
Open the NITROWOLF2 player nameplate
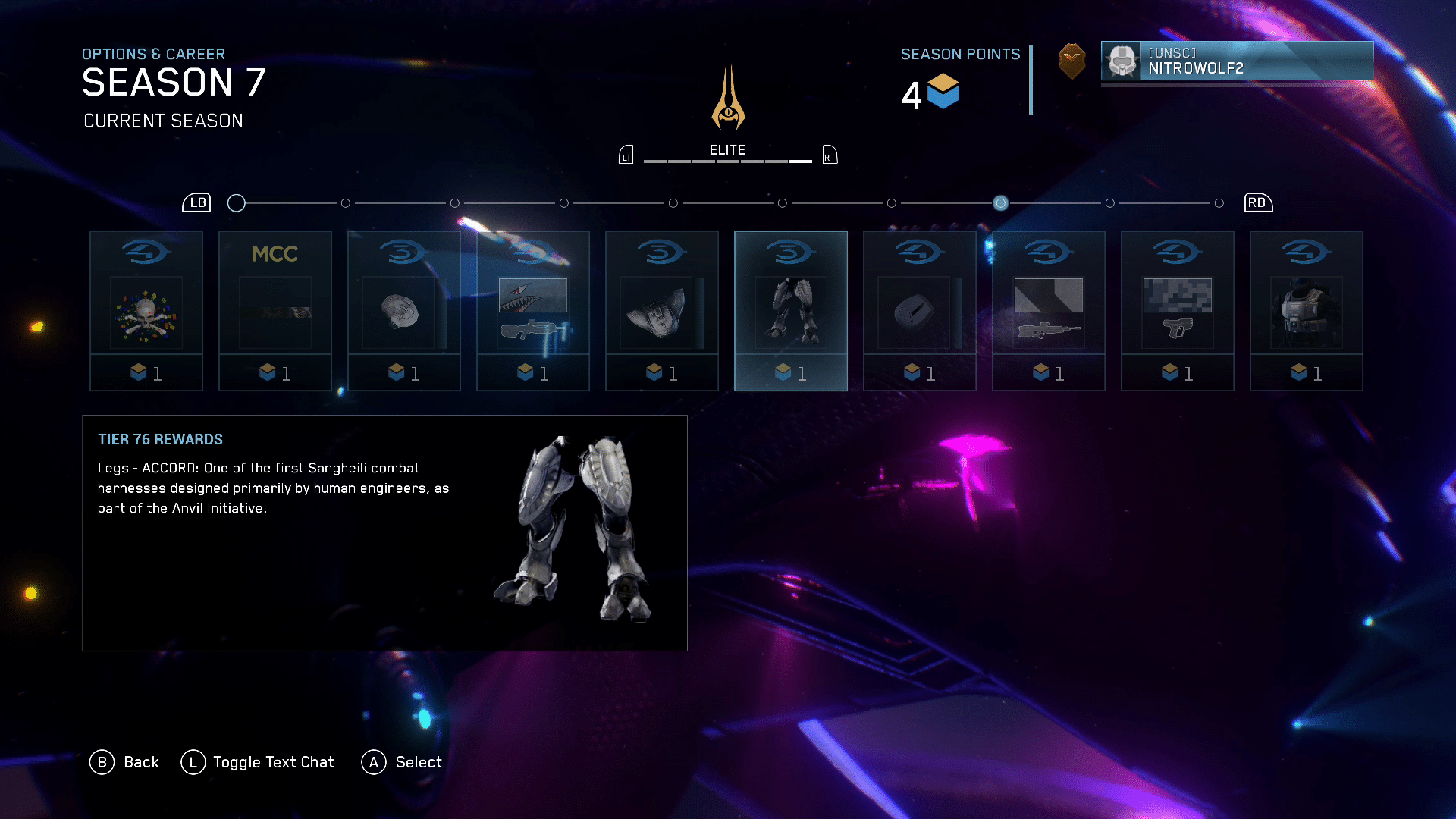(x=1237, y=61)
